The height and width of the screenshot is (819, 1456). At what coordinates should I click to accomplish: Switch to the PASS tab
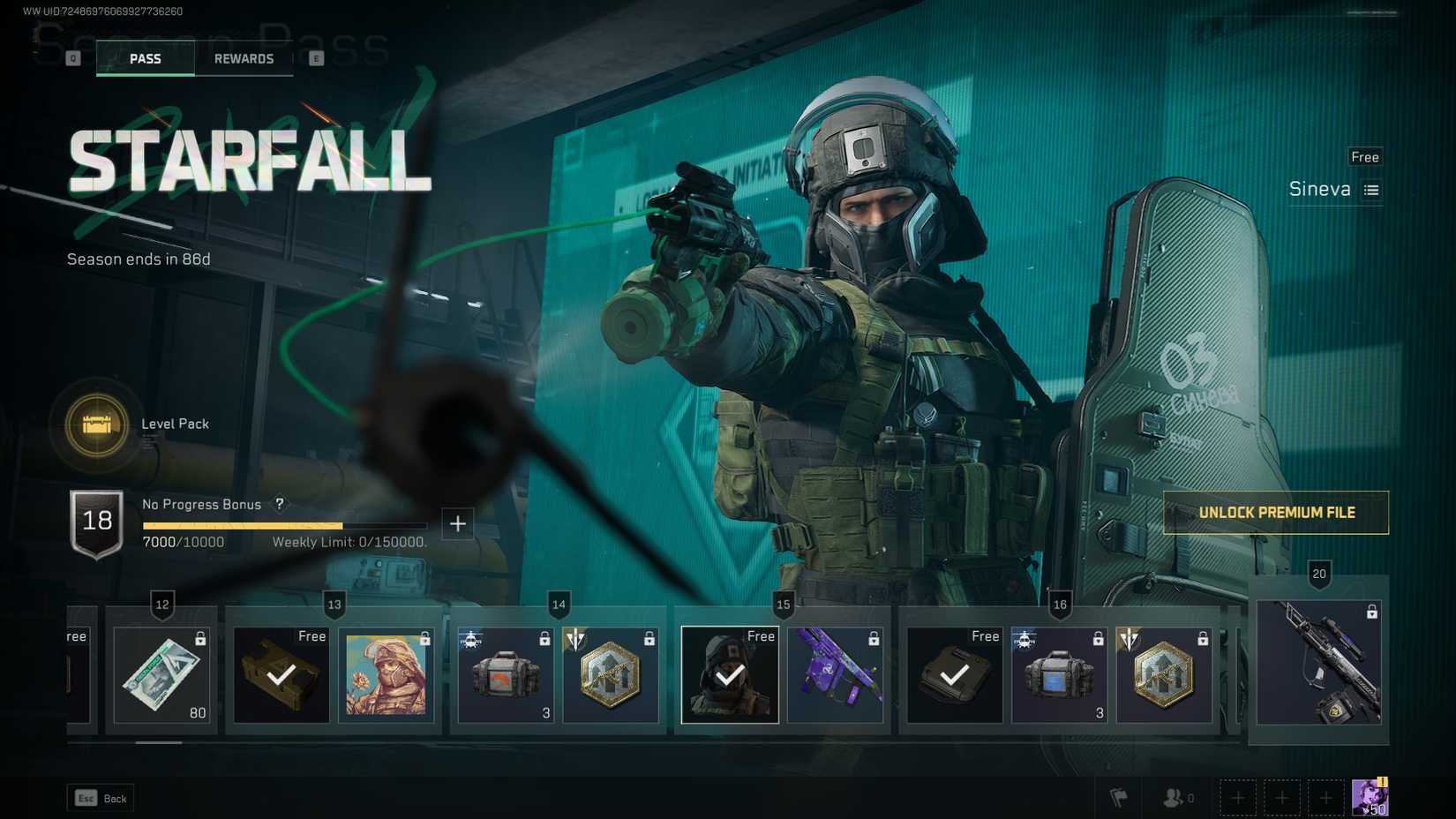point(145,58)
